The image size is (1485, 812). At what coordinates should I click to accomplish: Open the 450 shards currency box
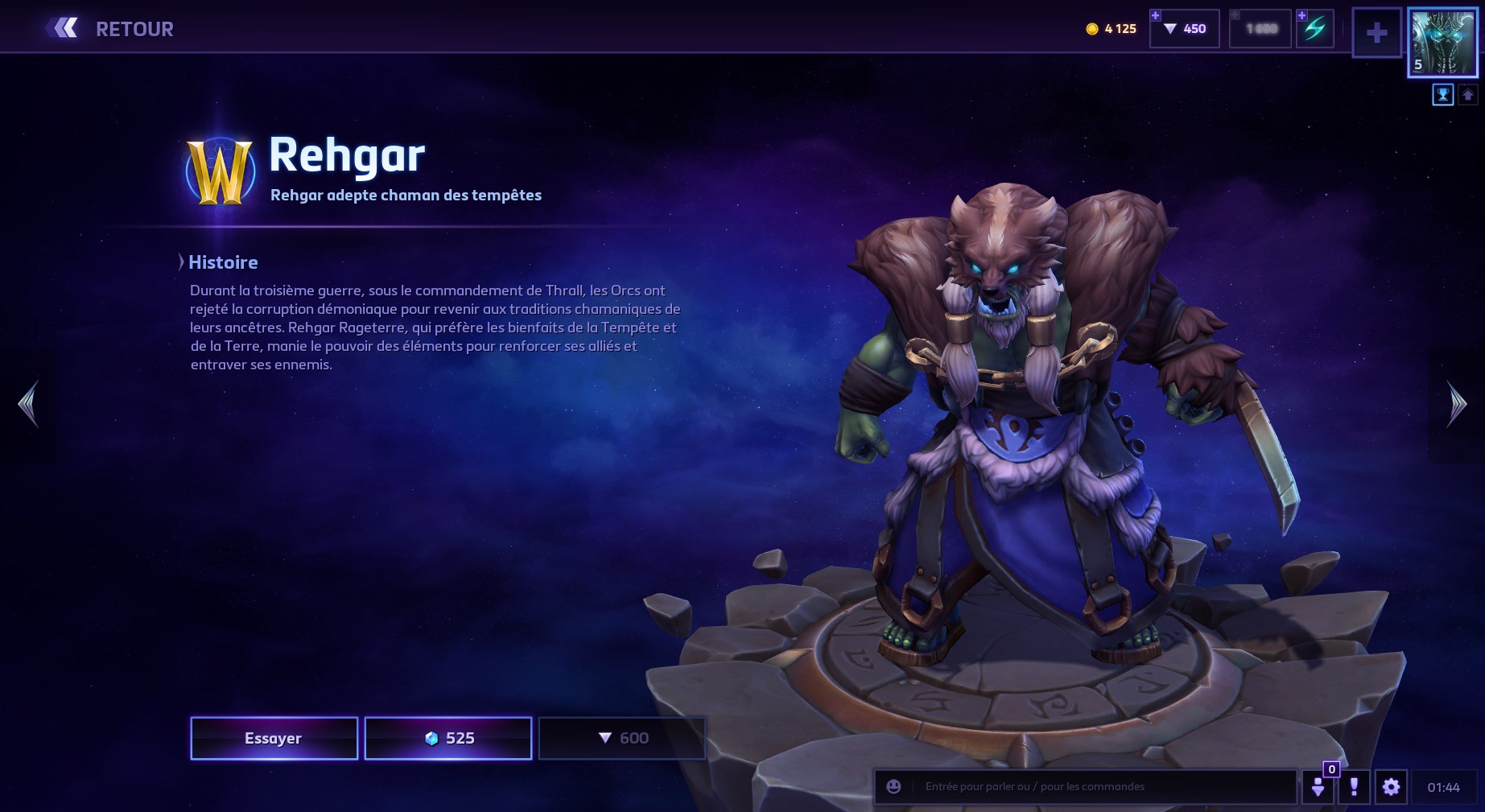[x=1185, y=29]
